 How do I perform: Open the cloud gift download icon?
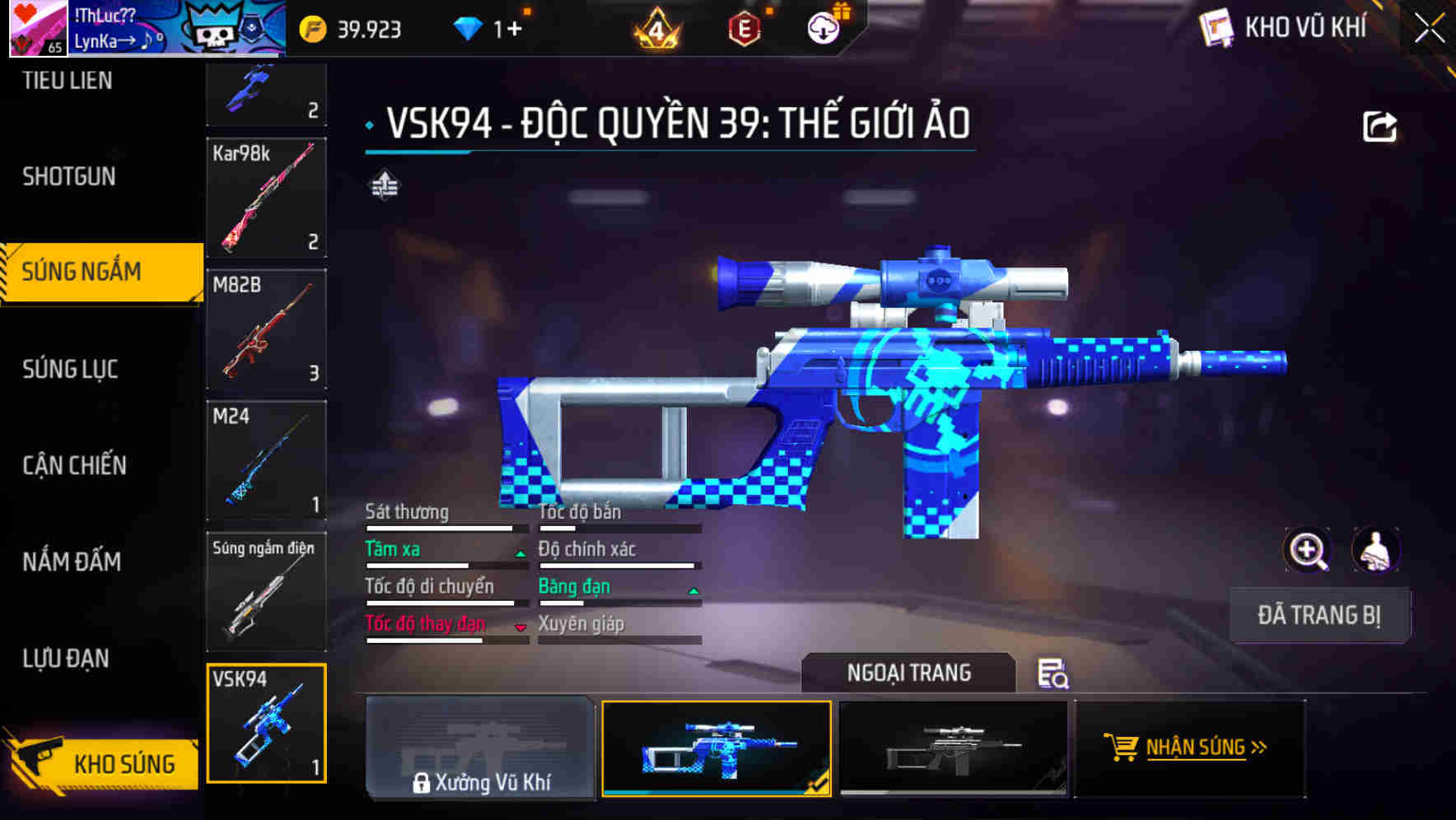click(x=823, y=27)
